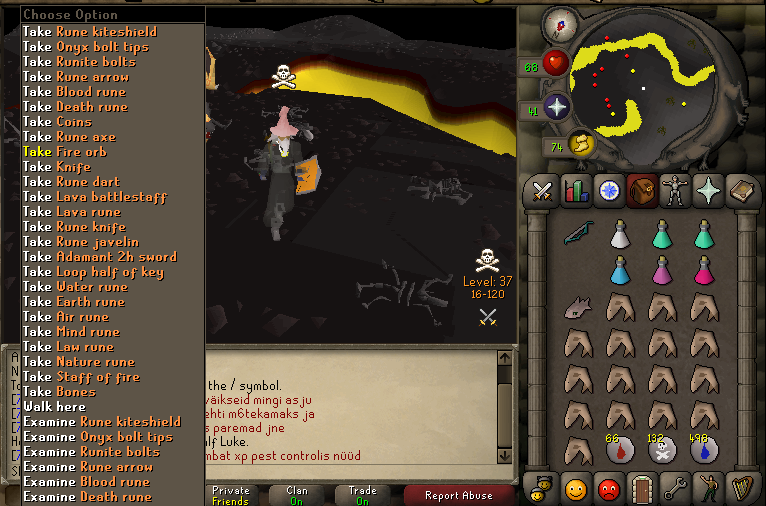Pick Take Loop half of key

[x=99, y=272]
